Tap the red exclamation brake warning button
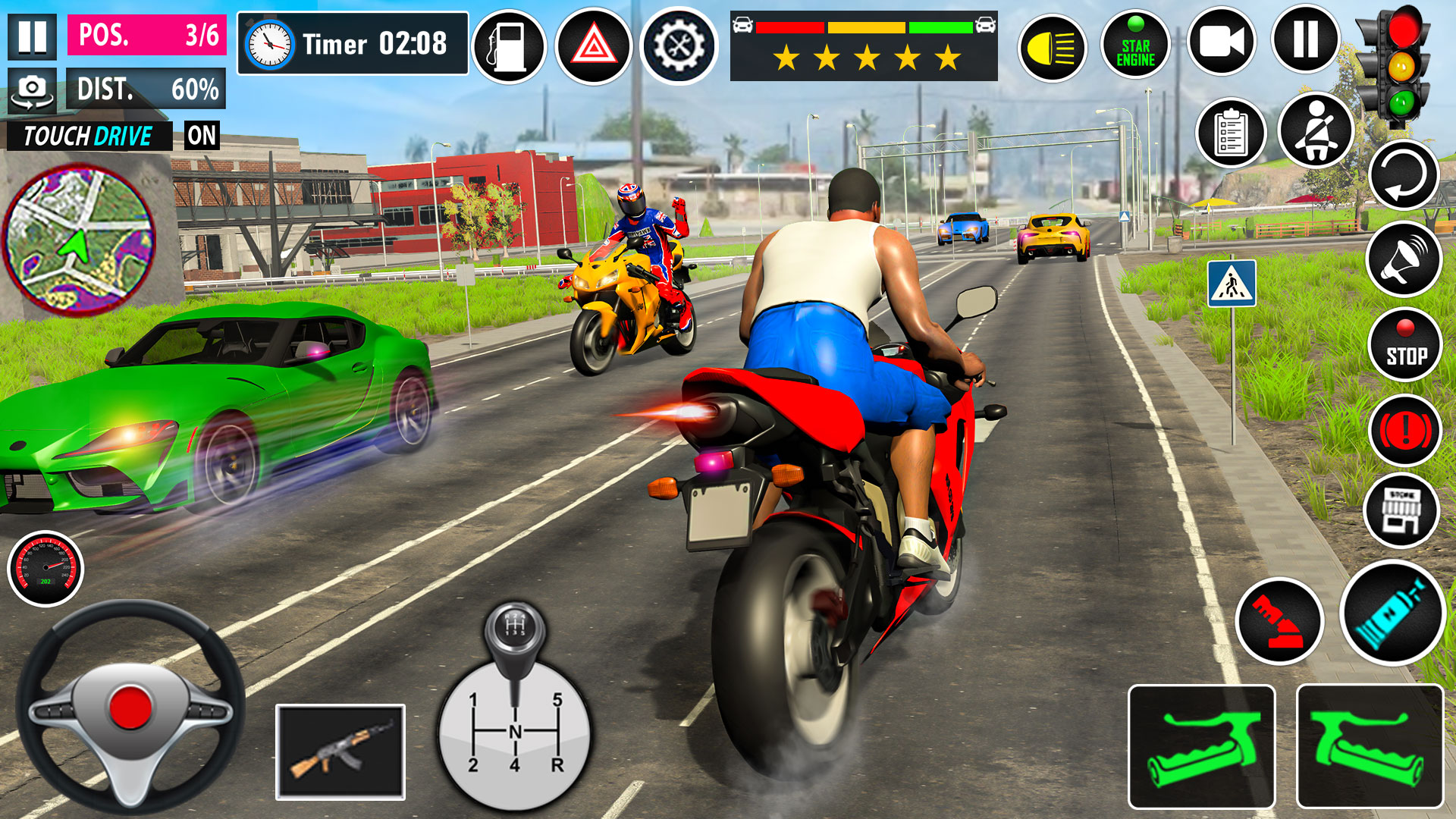1456x819 pixels. (x=1405, y=430)
